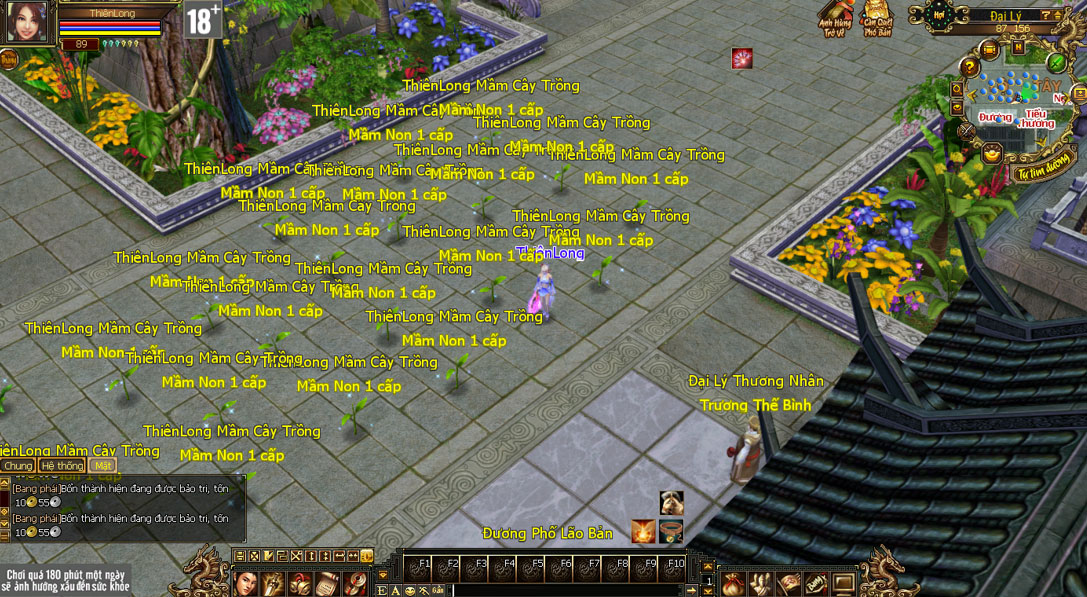Click the green sword button on minimap
This screenshot has height=597, width=1087.
[1056, 62]
